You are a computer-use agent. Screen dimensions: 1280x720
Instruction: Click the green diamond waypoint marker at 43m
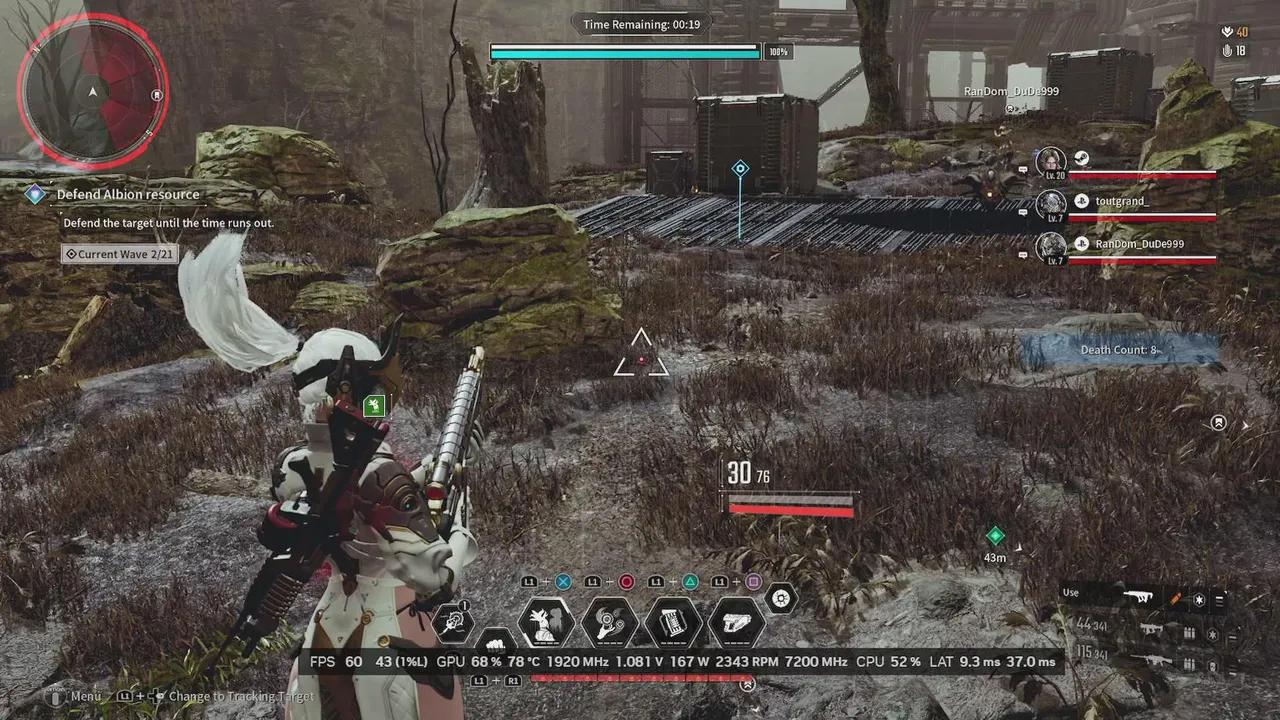tap(995, 536)
